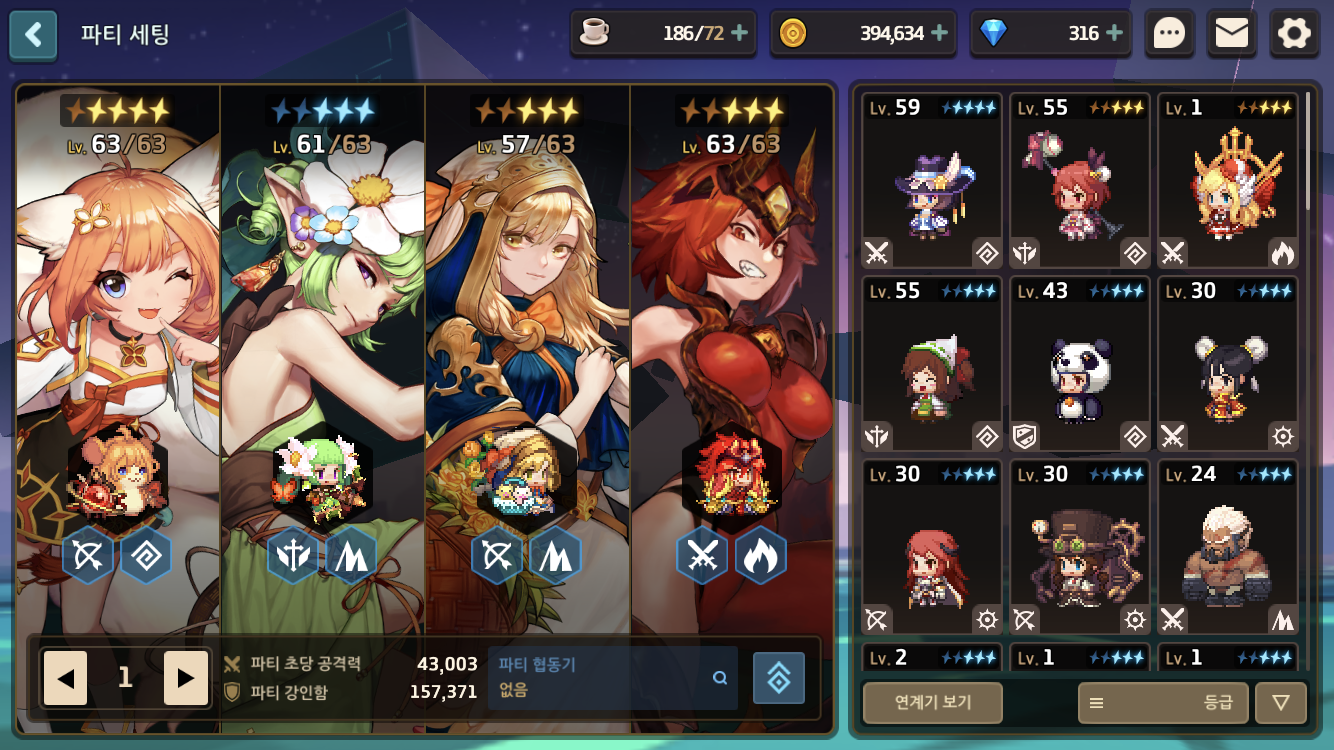Open the mailbox envelope icon

1231,34
